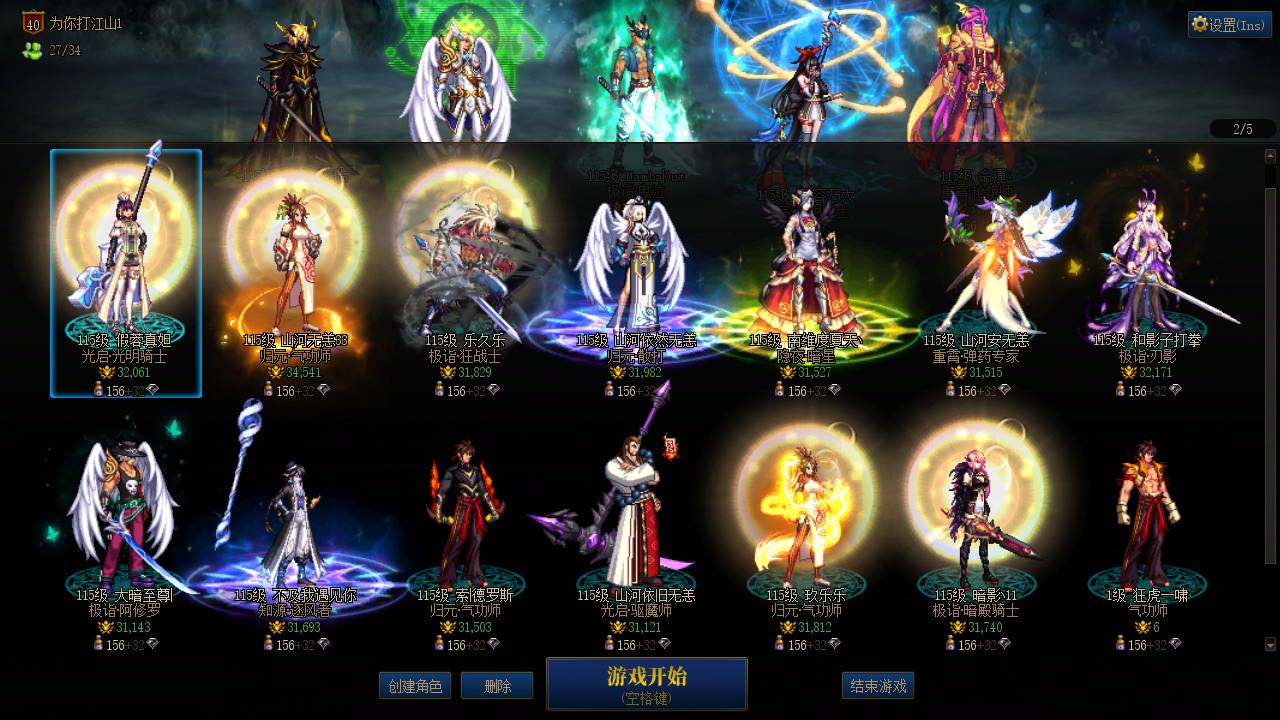Click the gold coin icon under 假蓉真妲
Image resolution: width=1280 pixels, height=720 pixels.
click(106, 372)
